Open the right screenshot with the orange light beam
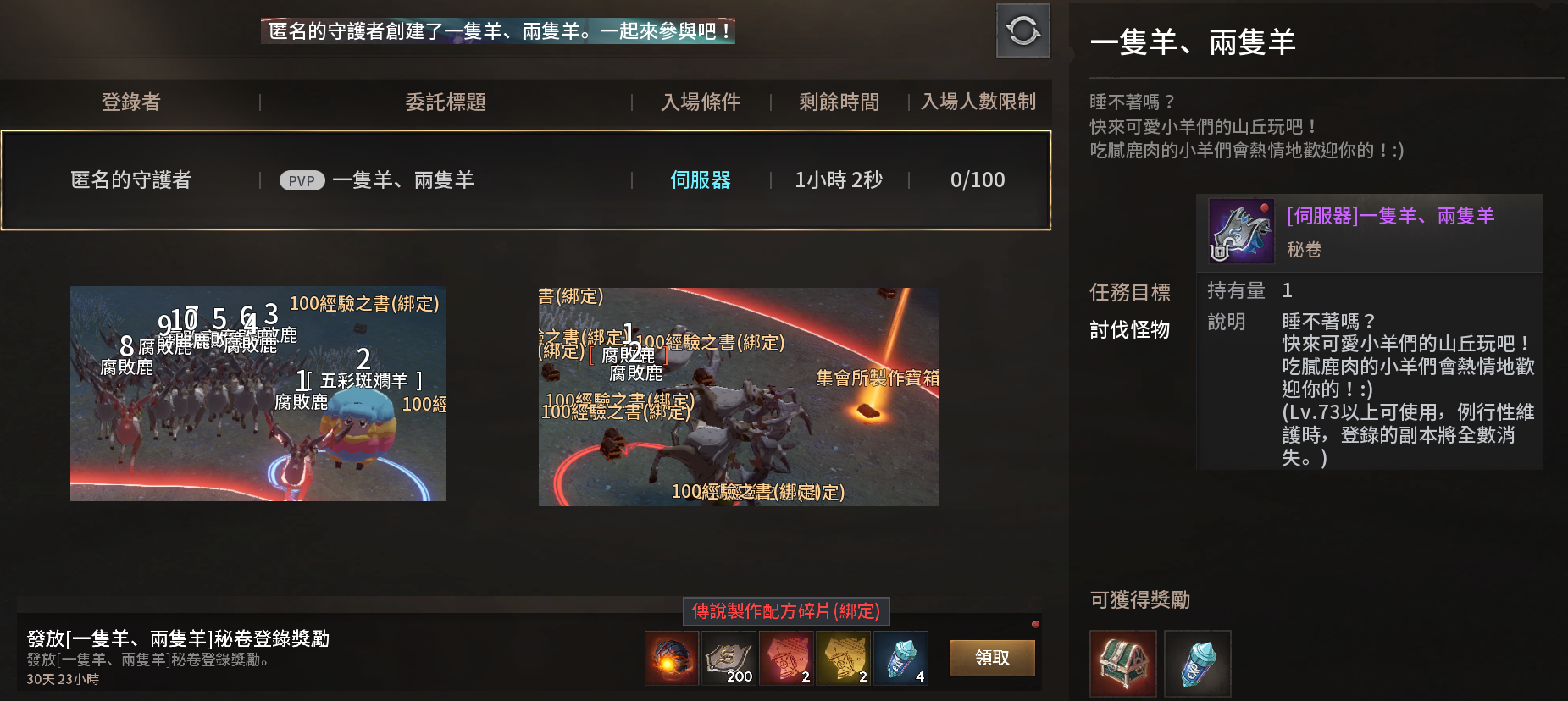The height and width of the screenshot is (701, 1568). [x=739, y=397]
